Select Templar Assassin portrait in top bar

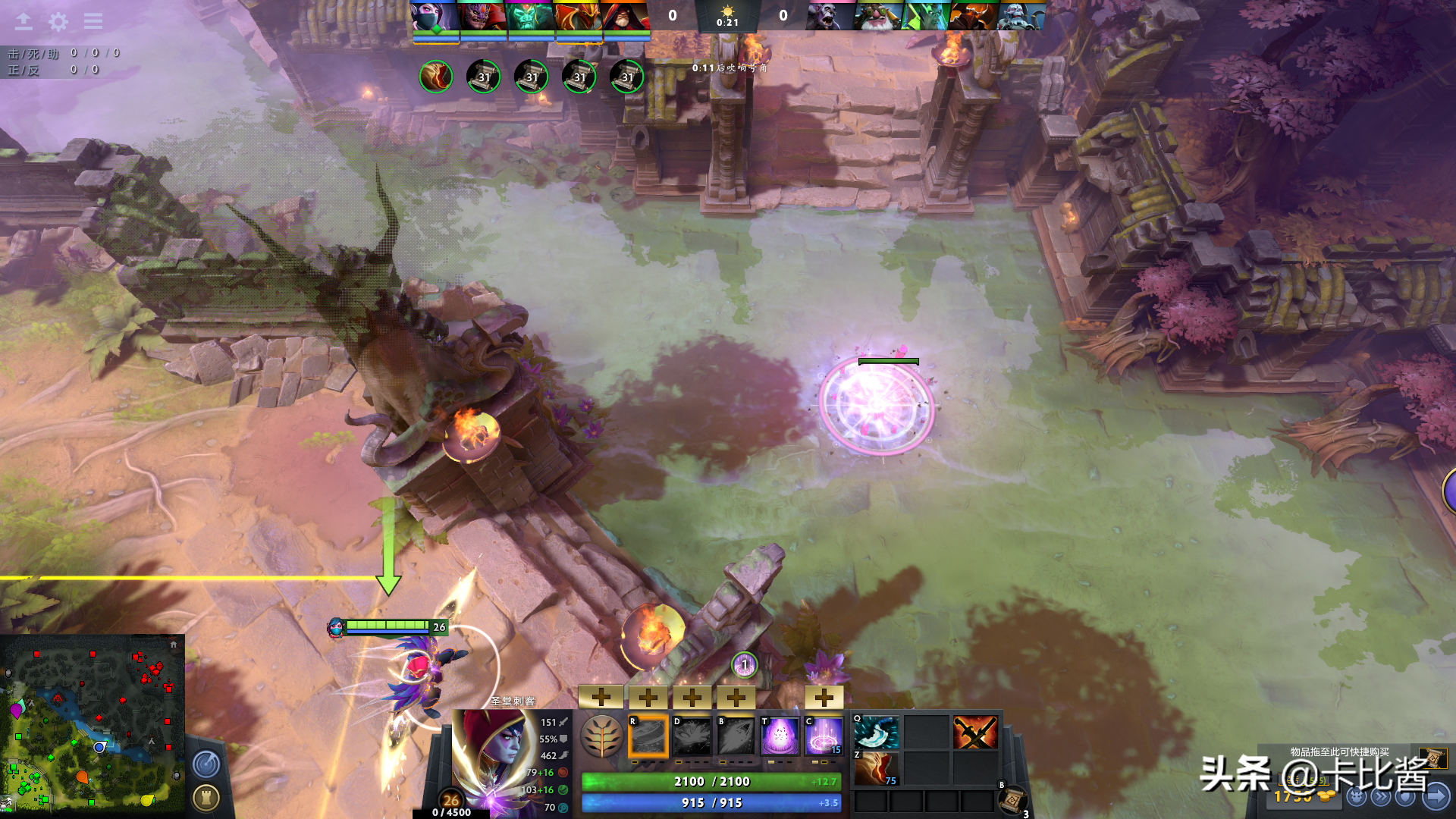click(x=435, y=16)
